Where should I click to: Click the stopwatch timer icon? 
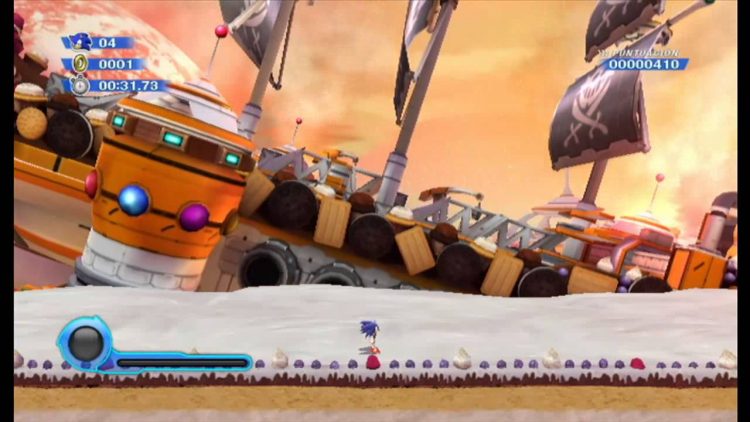coord(79,86)
